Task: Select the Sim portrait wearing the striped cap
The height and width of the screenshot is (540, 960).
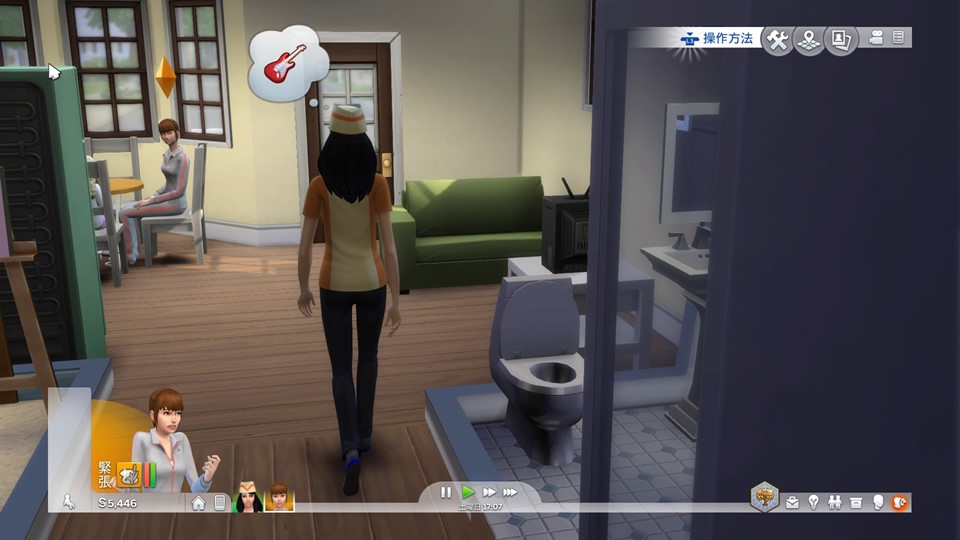Action: pyautogui.click(x=248, y=497)
